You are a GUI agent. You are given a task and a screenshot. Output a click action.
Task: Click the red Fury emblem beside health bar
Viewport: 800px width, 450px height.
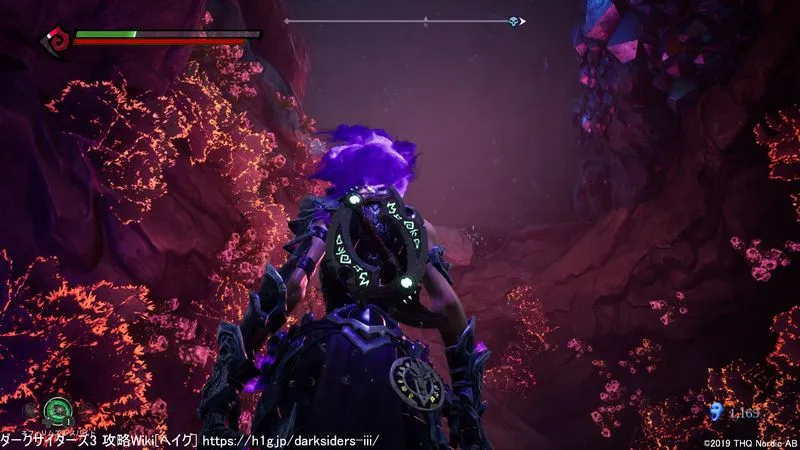[55, 40]
